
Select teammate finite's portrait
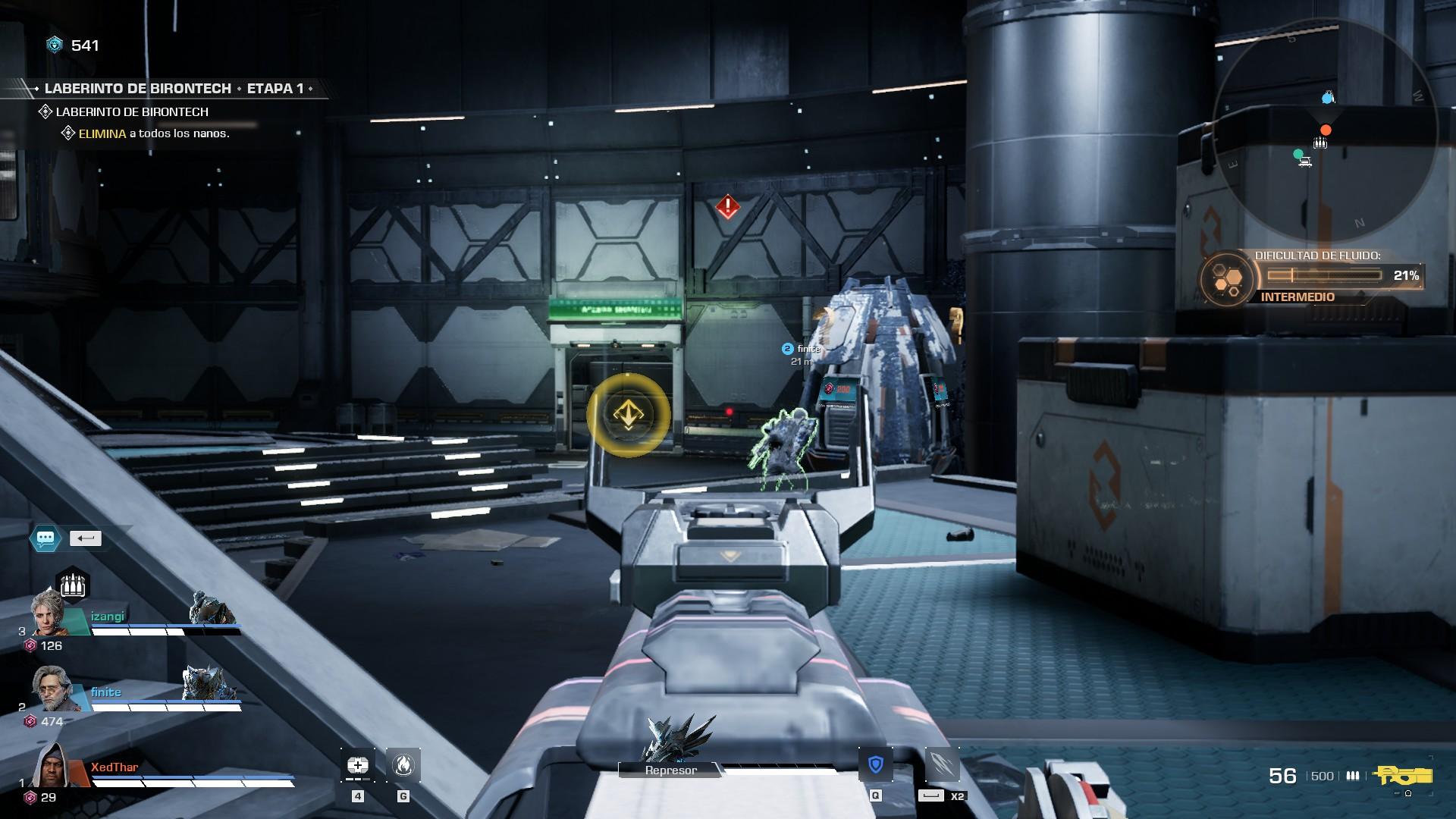tap(52, 688)
